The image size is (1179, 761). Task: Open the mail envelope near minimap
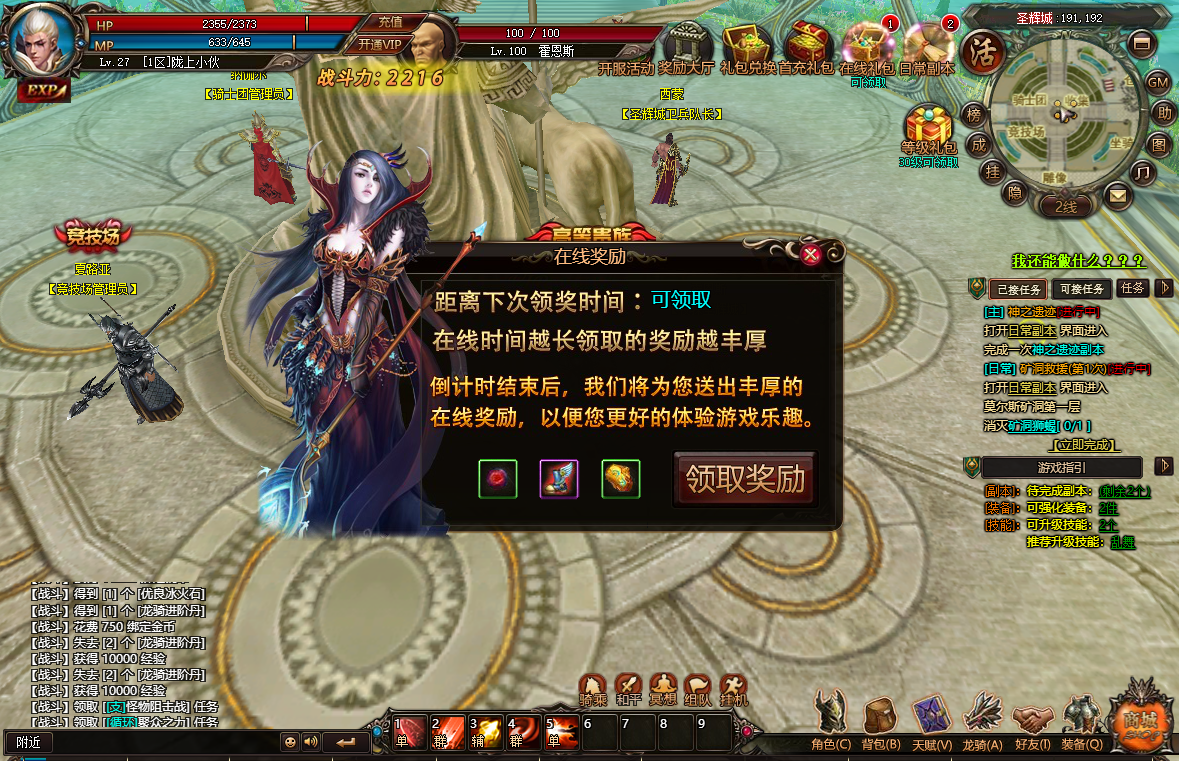(x=1117, y=196)
